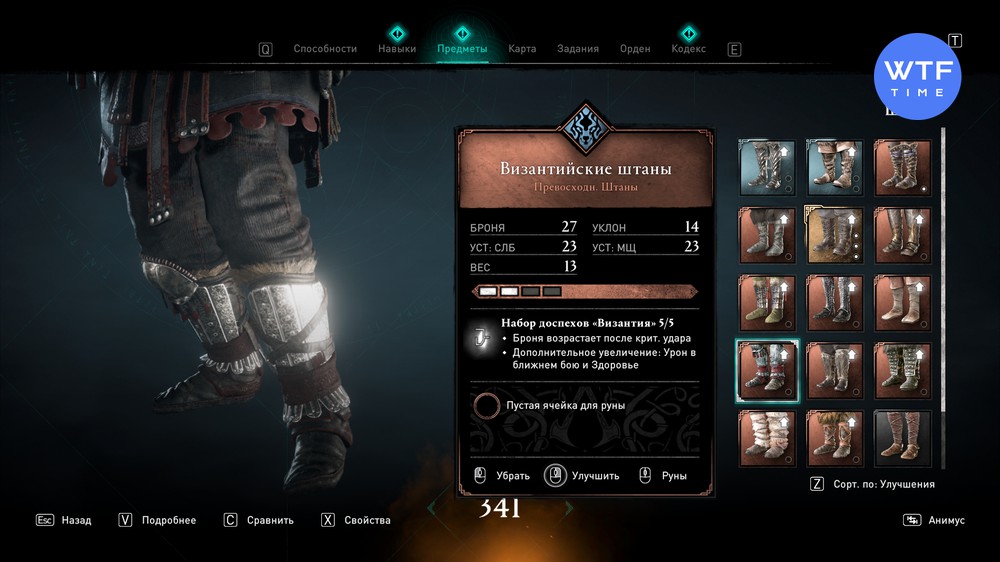This screenshot has width=1000, height=562.
Task: Open the Карта tab
Action: point(522,48)
